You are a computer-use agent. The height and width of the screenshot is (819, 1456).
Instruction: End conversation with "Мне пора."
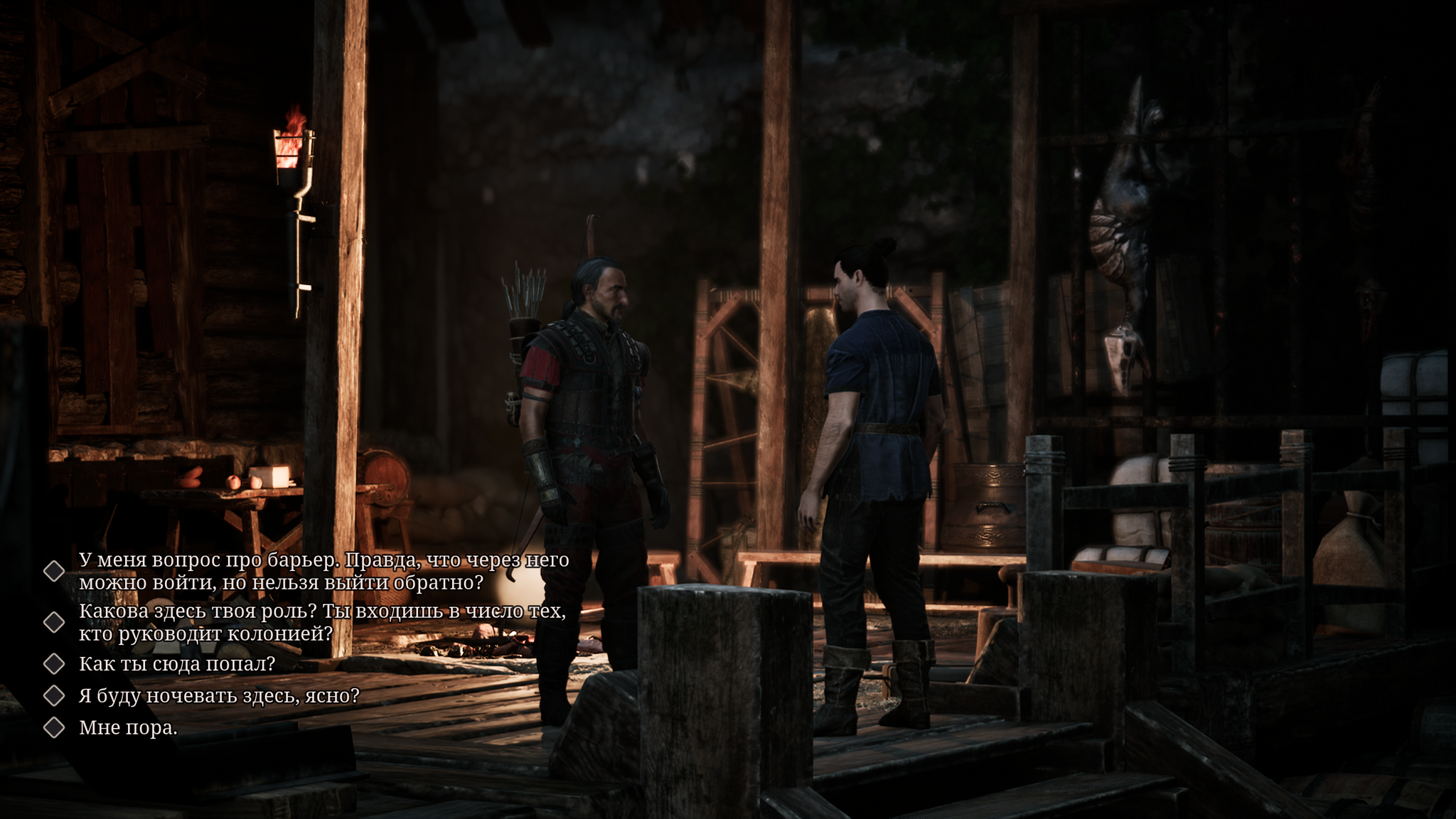pos(128,728)
